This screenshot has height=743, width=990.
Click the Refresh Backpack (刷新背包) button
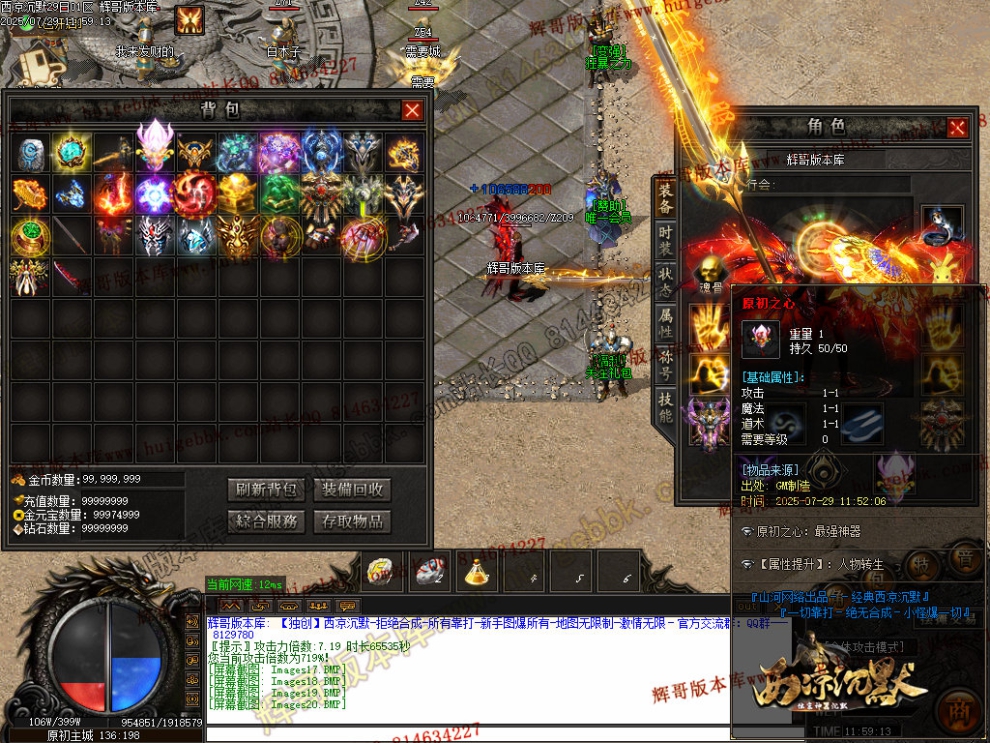[266, 490]
